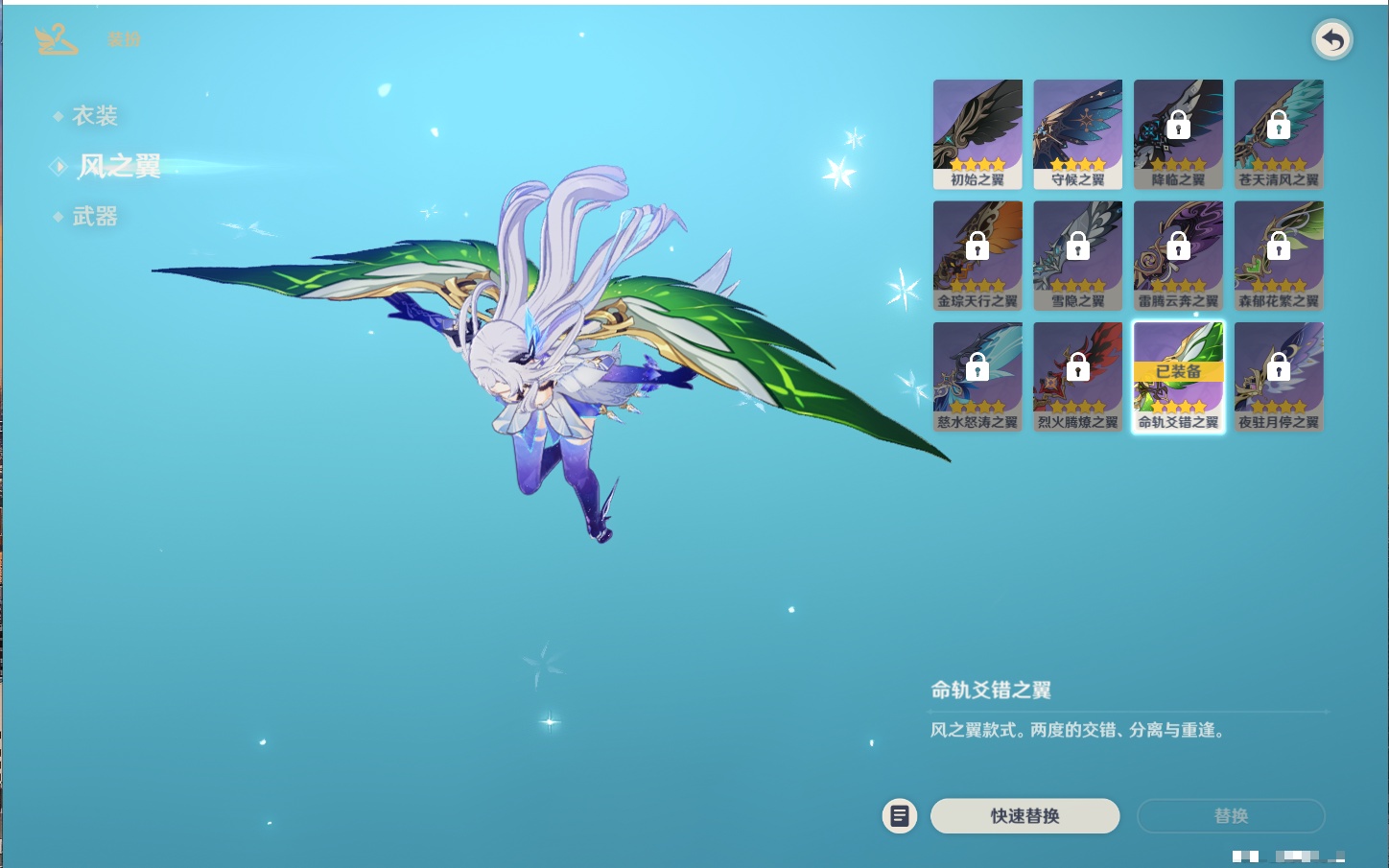Pick the locked 夜驻月停之翼 glider
The image size is (1389, 868).
[1279, 377]
